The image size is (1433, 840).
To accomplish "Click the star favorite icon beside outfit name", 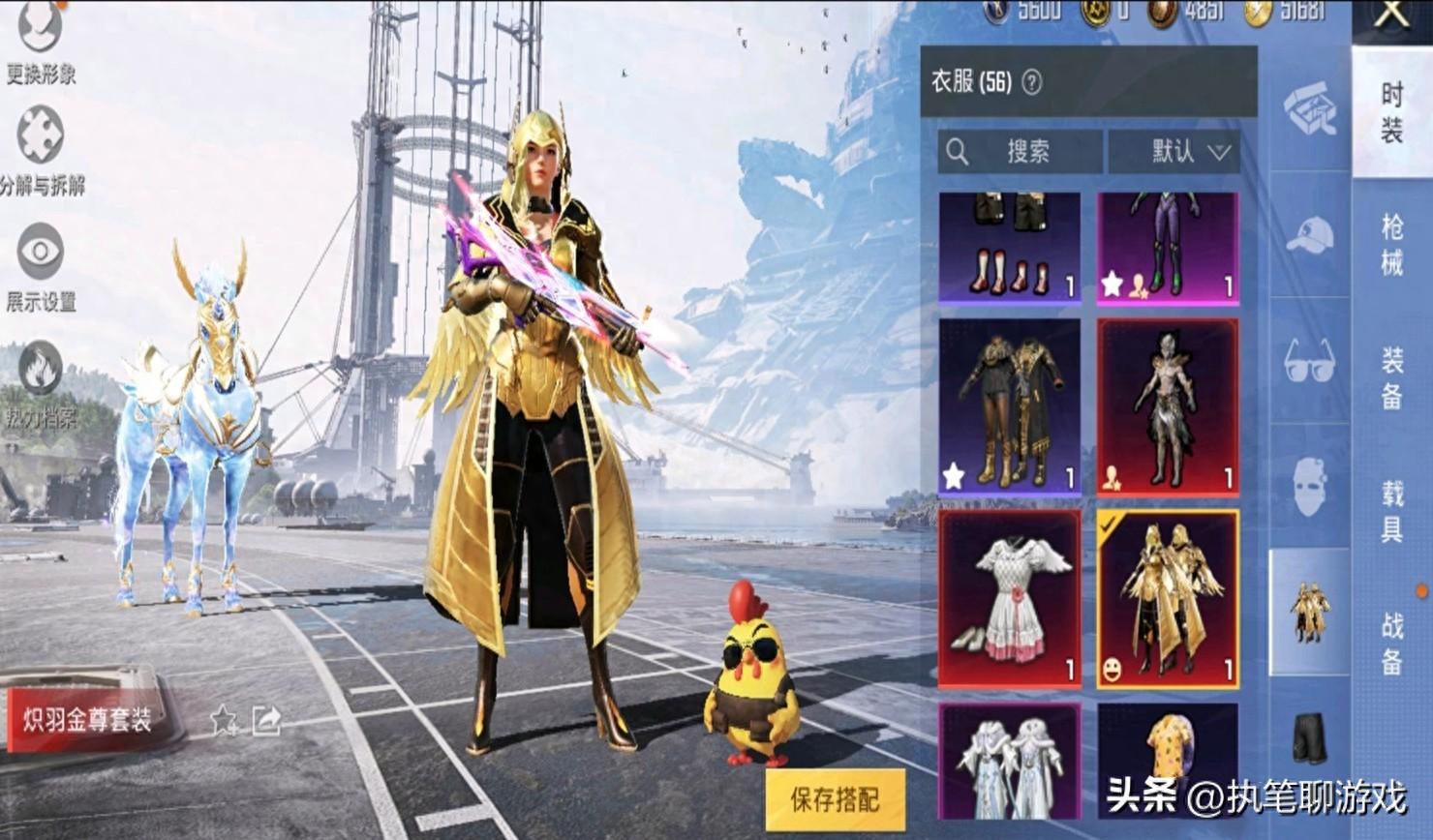I will (225, 720).
